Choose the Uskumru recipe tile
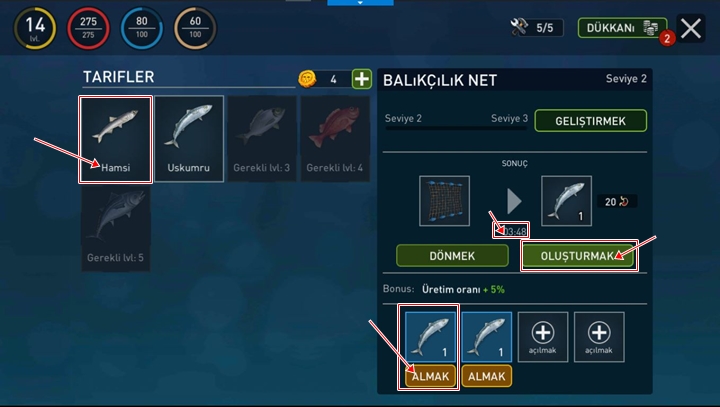 click(189, 139)
